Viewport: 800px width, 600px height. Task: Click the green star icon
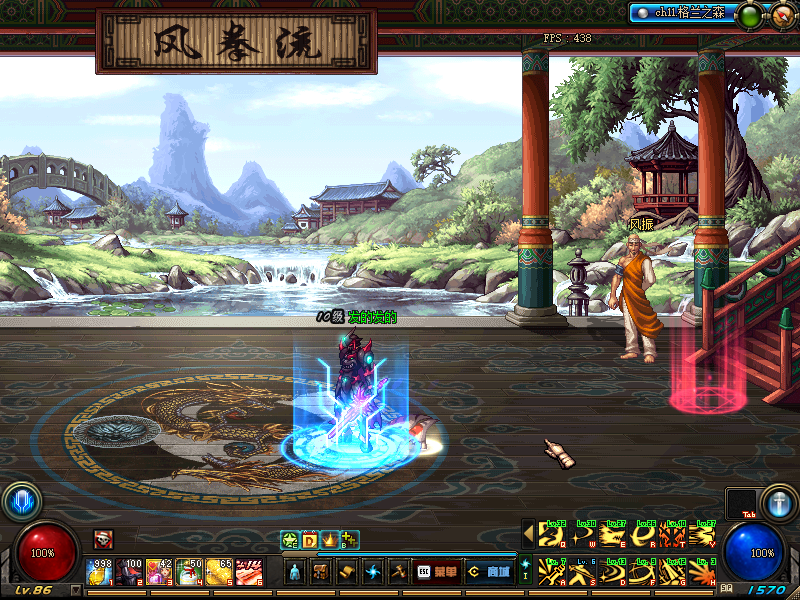290,540
